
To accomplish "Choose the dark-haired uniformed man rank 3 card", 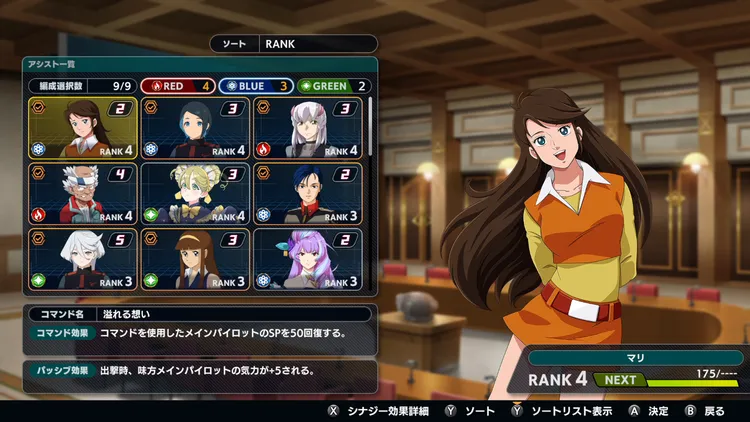I will [307, 194].
